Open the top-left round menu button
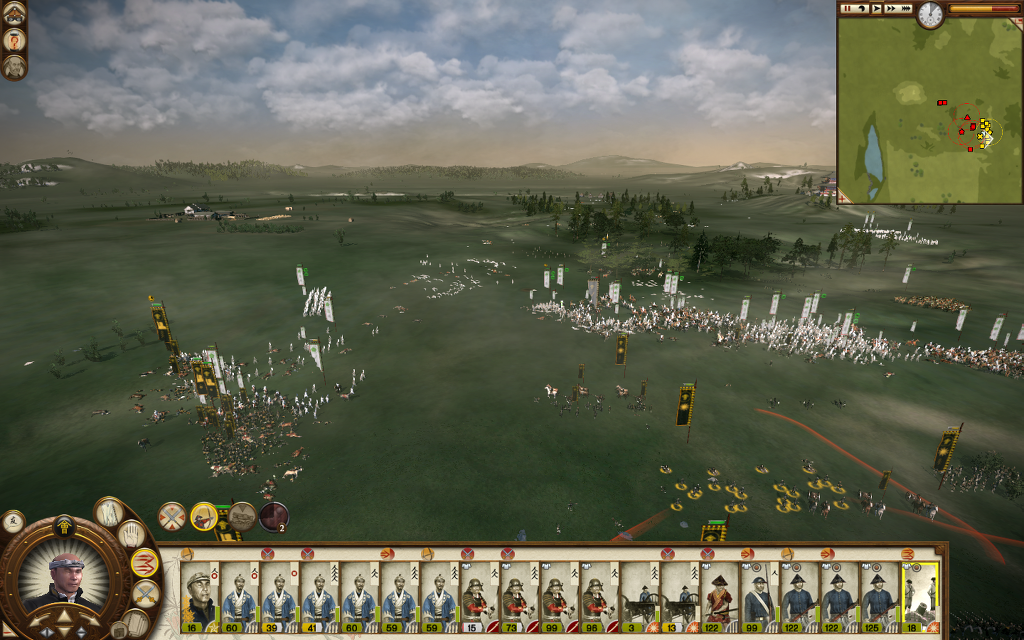Image resolution: width=1024 pixels, height=640 pixels. point(14,12)
